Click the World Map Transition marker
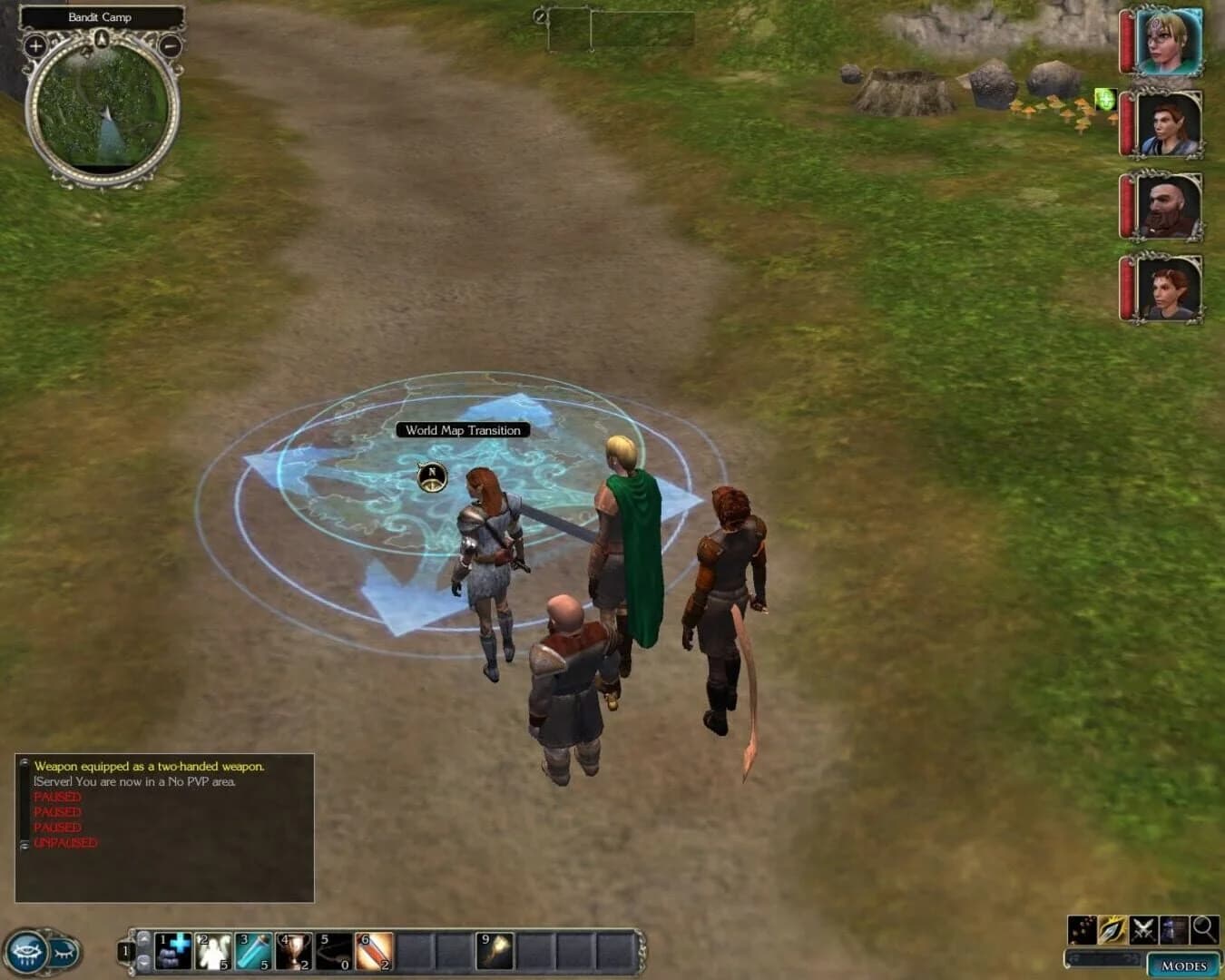 464,429
